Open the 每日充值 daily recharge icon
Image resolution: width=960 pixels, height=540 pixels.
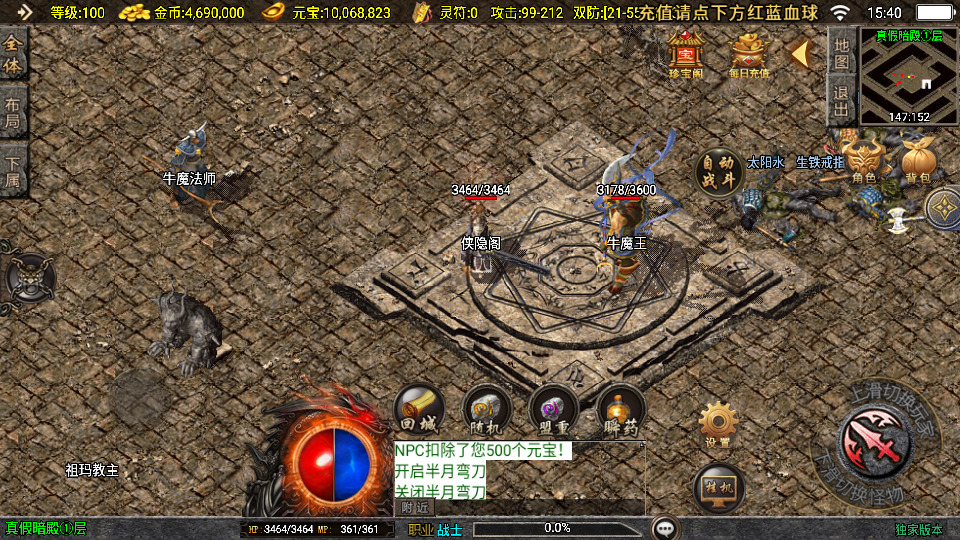click(749, 54)
